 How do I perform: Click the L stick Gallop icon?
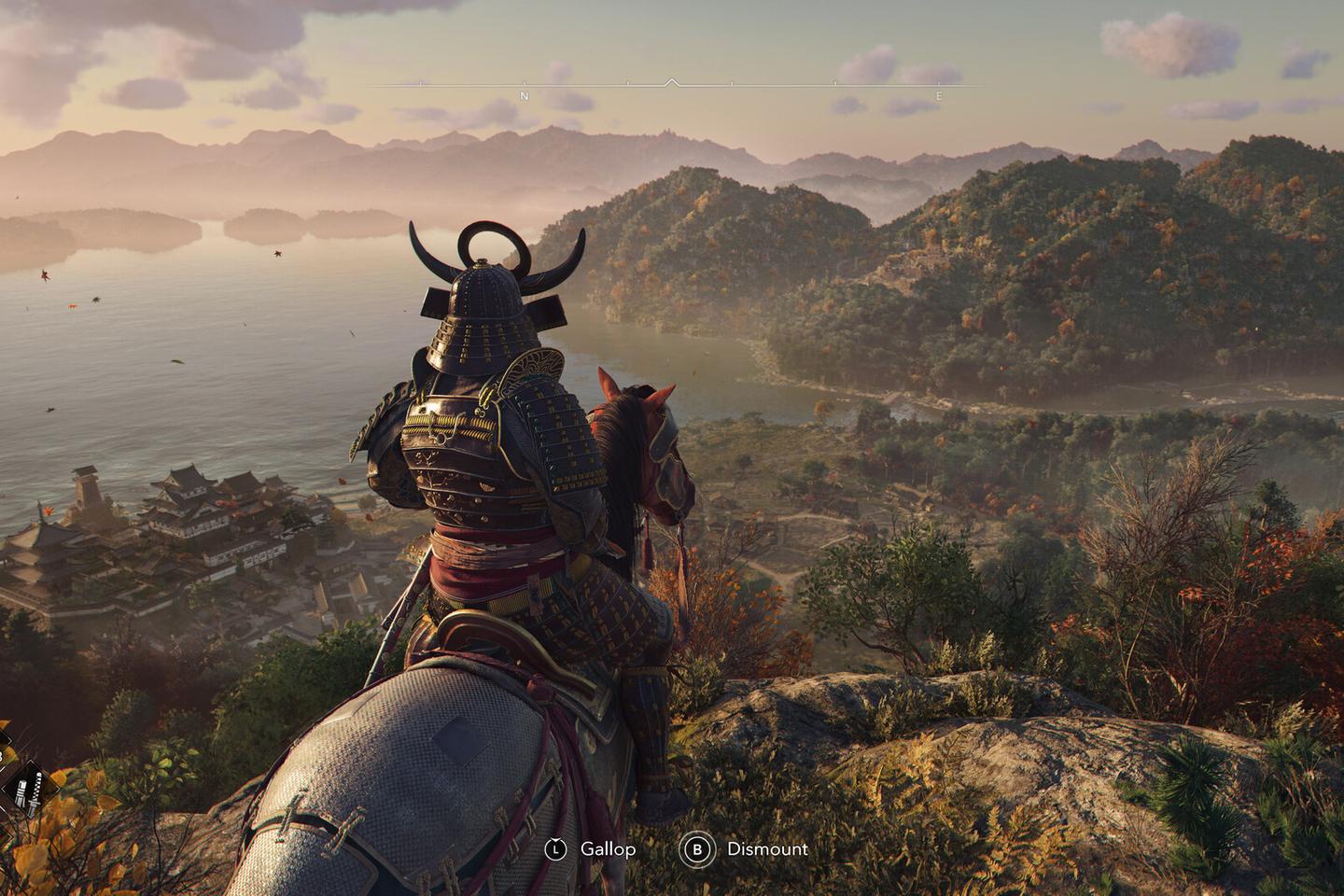point(557,850)
